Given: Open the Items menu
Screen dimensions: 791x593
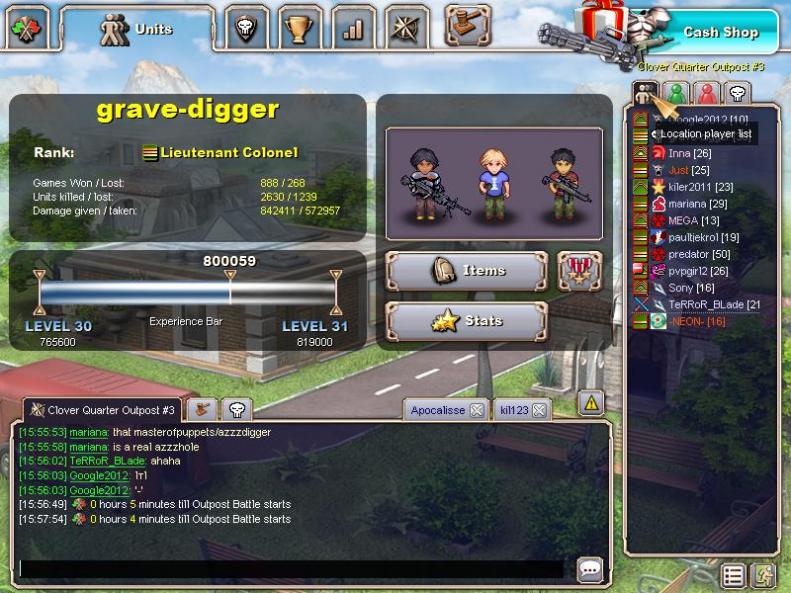Looking at the screenshot, I should click(x=466, y=271).
